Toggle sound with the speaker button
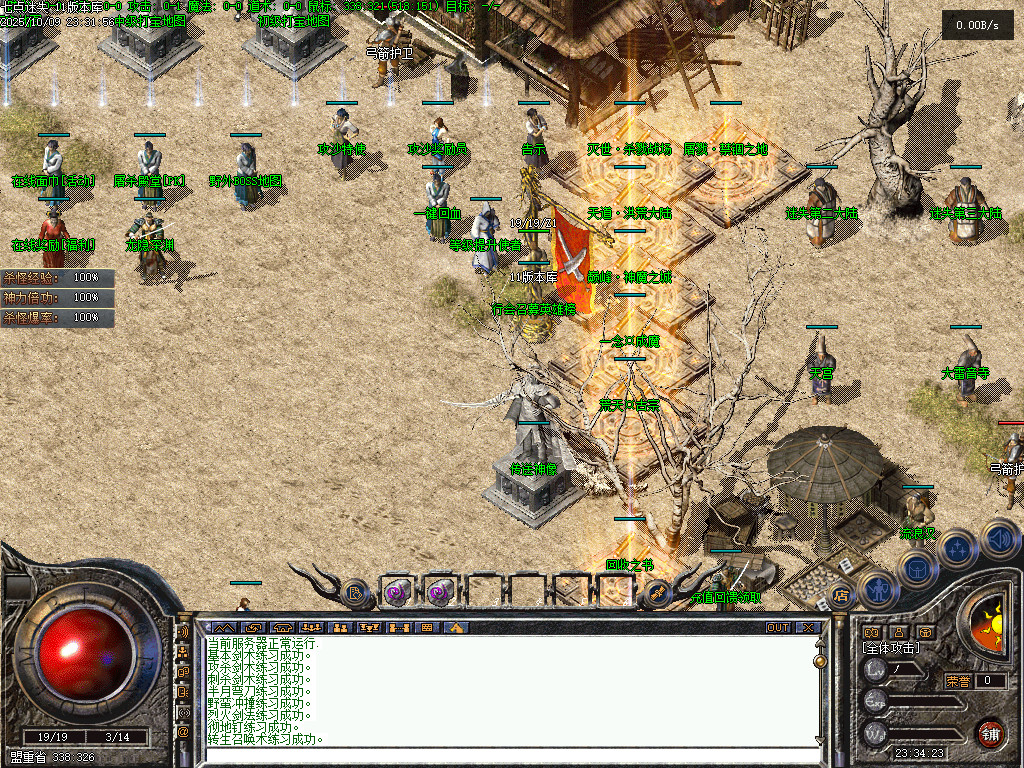This screenshot has width=1024, height=768. pos(998,538)
